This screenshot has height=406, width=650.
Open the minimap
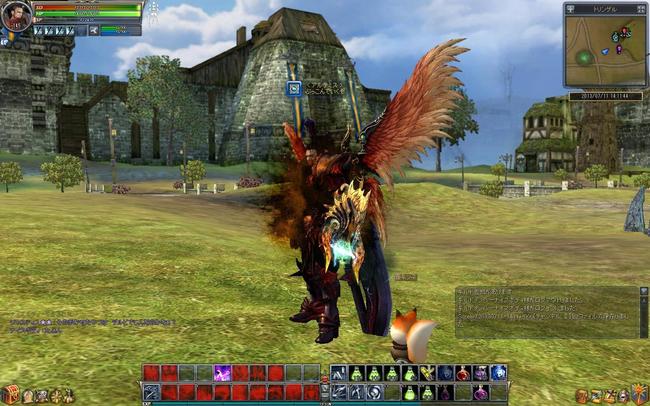tap(606, 51)
